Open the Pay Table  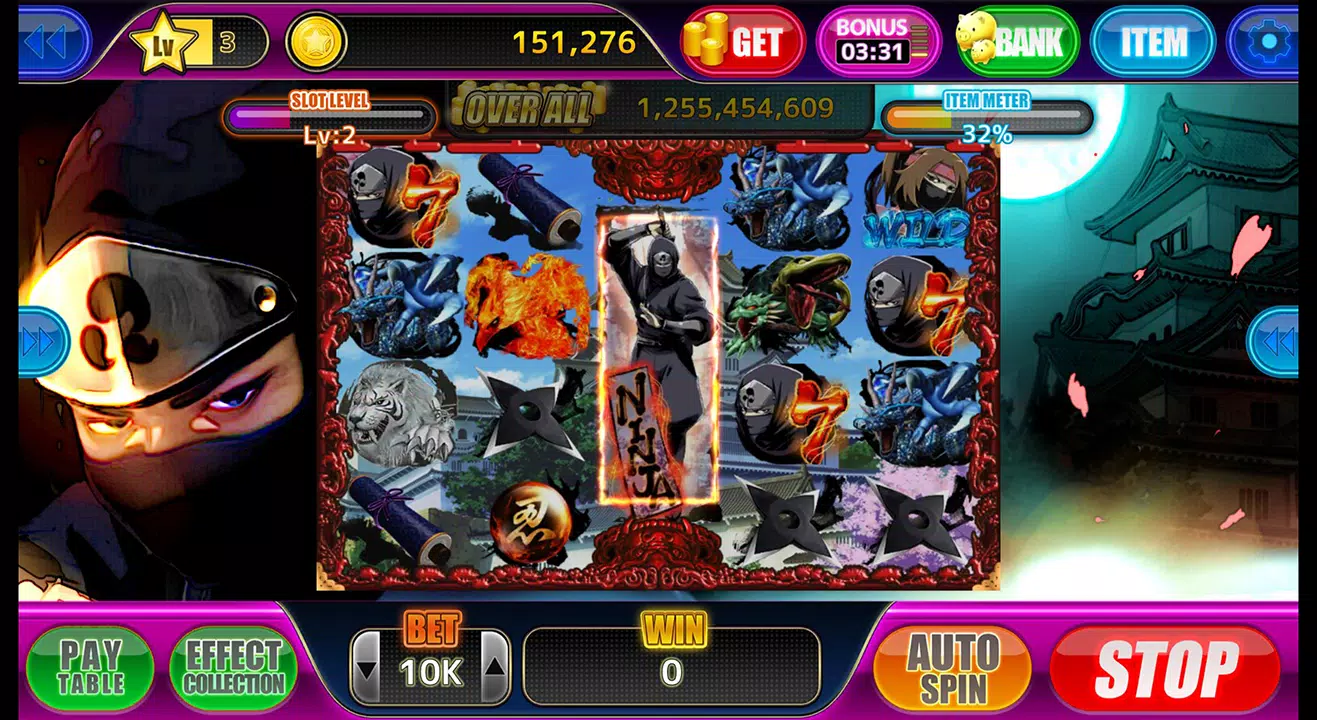90,668
